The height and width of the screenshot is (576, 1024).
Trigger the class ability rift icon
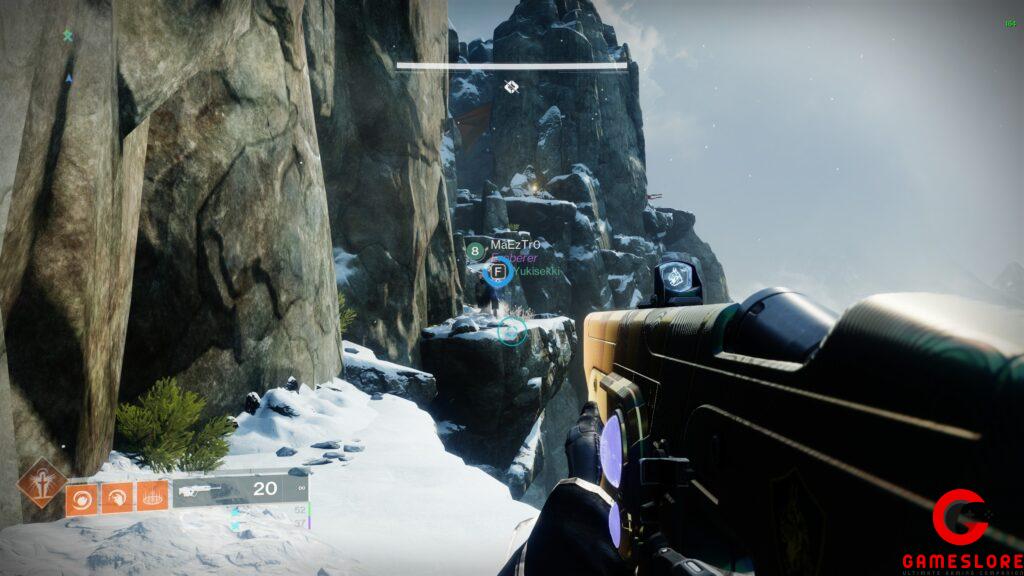[x=152, y=497]
